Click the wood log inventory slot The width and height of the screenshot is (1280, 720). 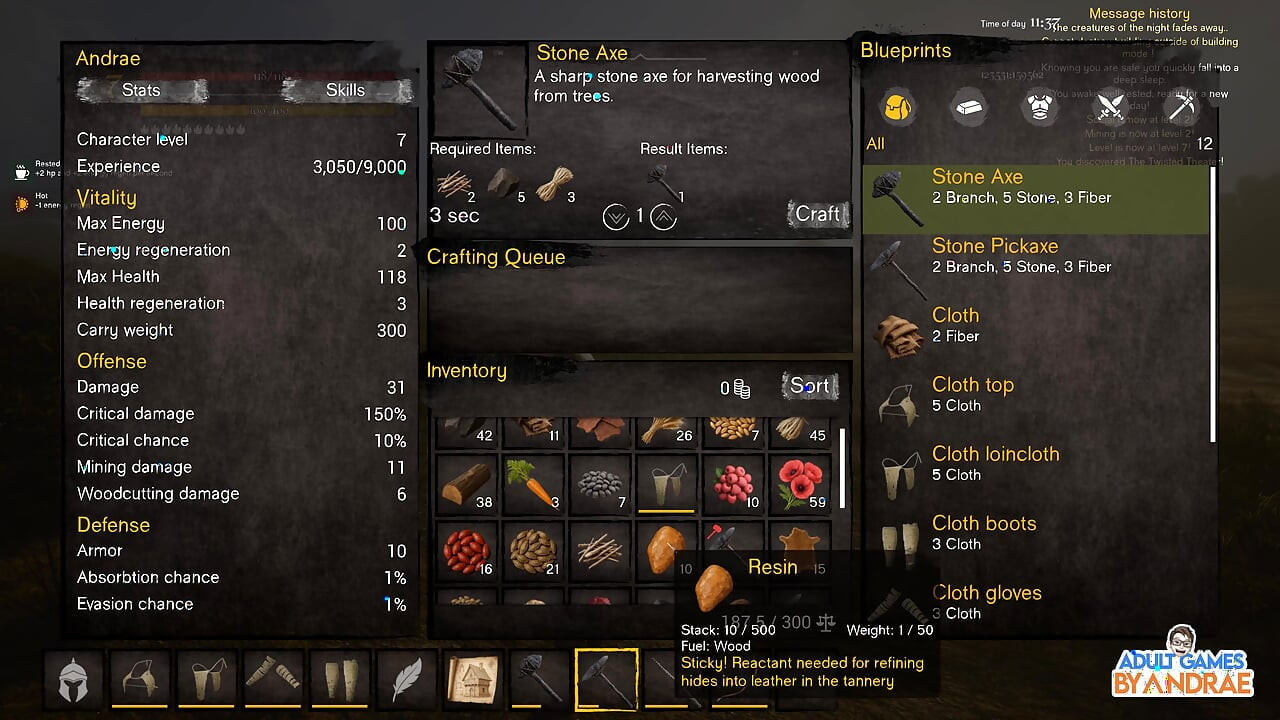point(466,483)
